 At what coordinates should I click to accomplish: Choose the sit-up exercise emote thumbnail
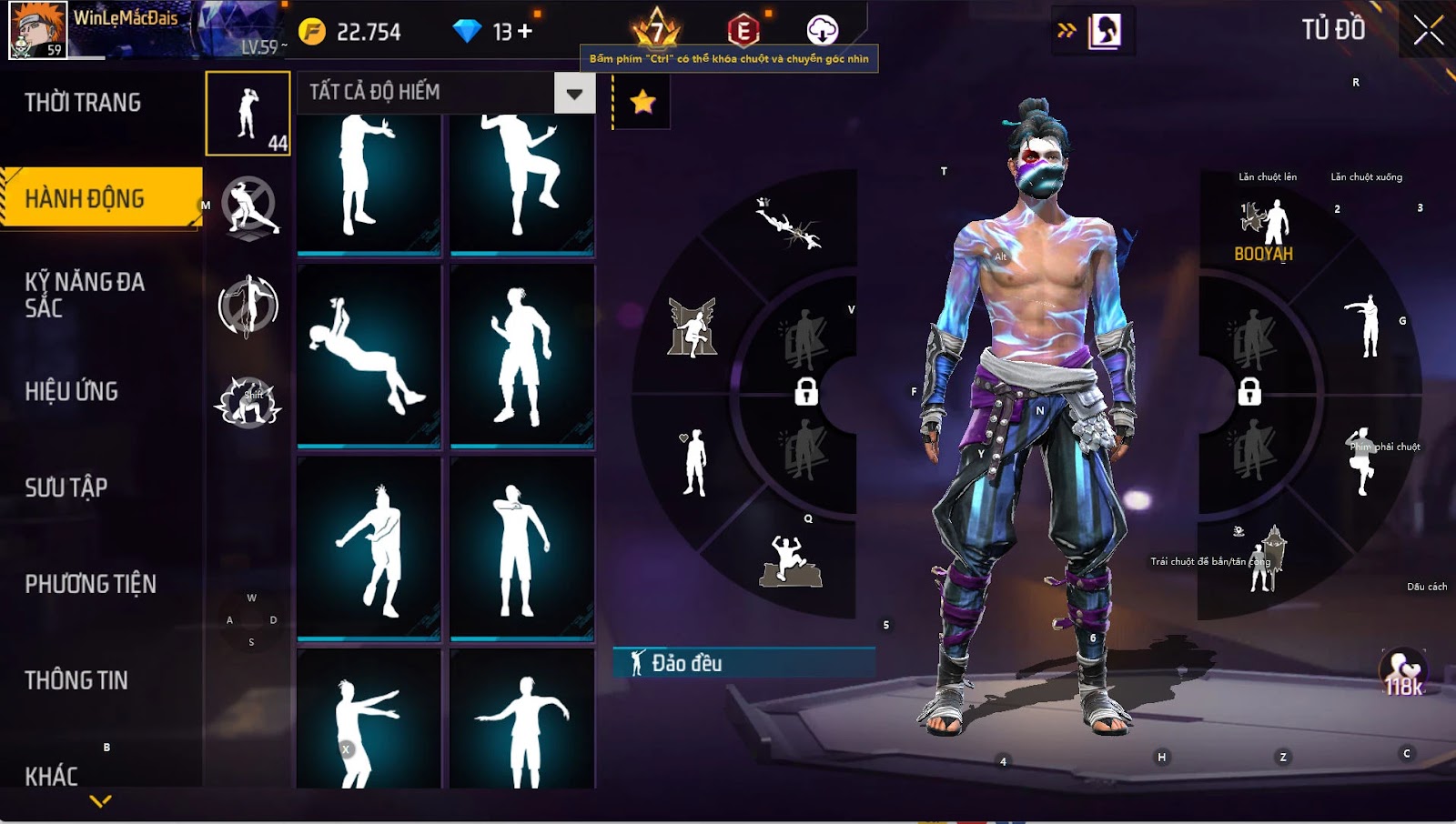[369, 356]
